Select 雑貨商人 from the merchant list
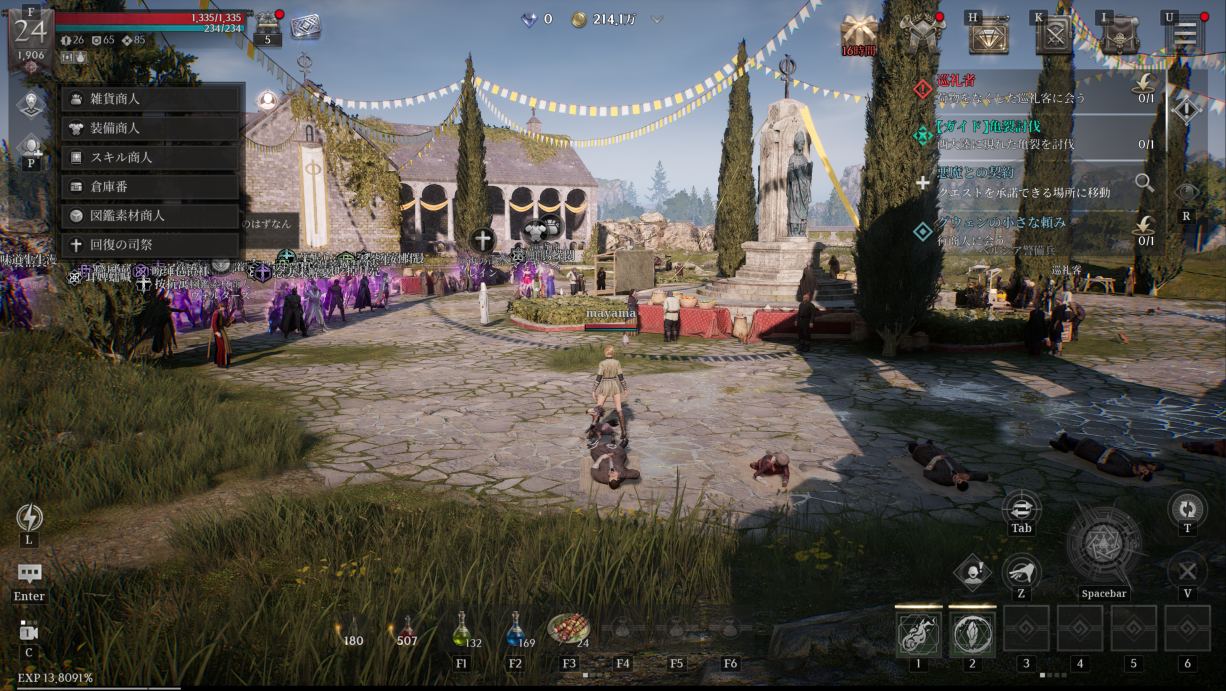The height and width of the screenshot is (691, 1226). pyautogui.click(x=152, y=99)
